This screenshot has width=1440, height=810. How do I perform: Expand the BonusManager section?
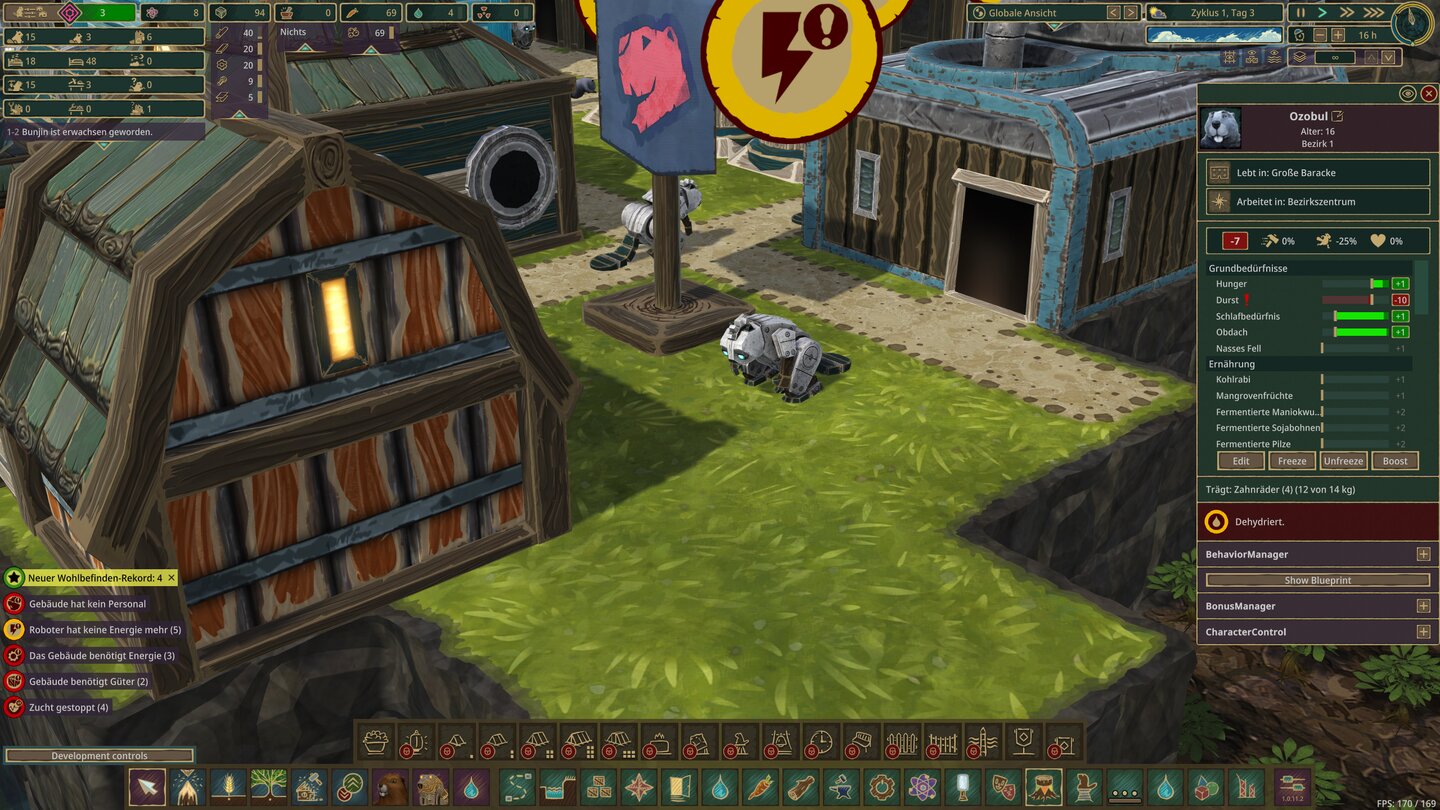(1423, 606)
